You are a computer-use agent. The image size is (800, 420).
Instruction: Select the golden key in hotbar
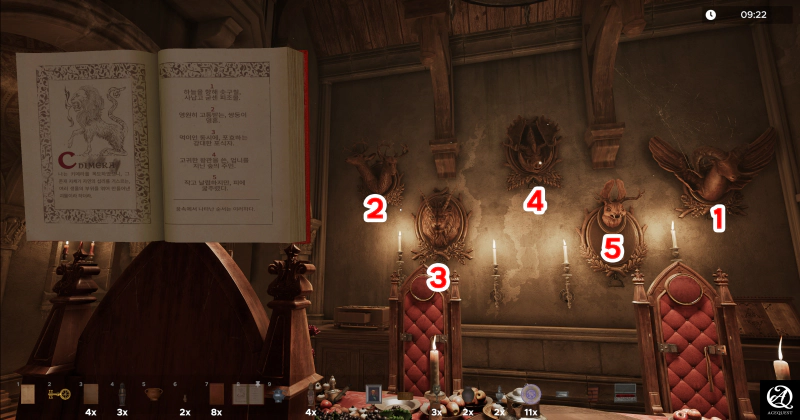coord(59,394)
